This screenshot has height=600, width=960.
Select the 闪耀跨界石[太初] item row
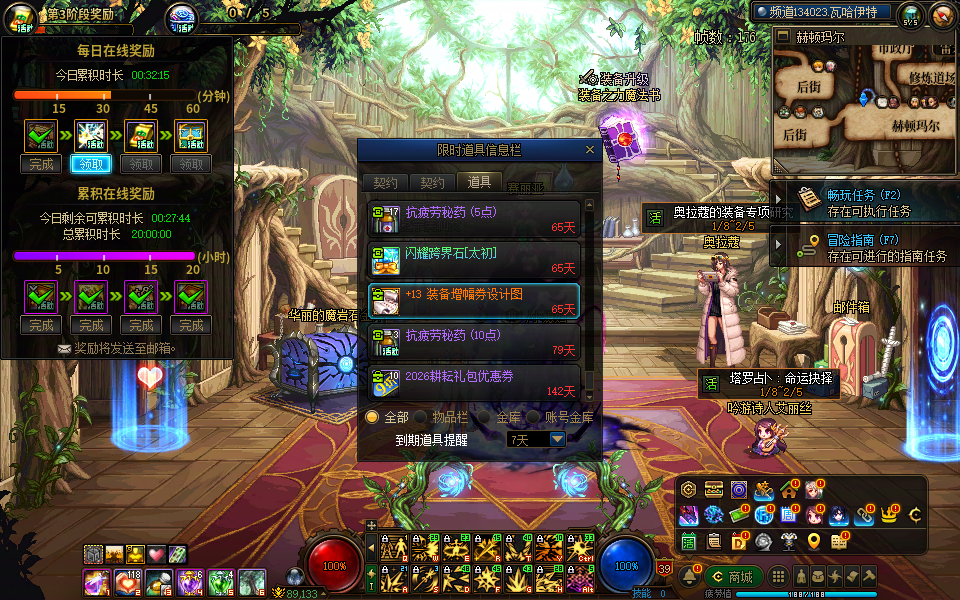pyautogui.click(x=474, y=260)
